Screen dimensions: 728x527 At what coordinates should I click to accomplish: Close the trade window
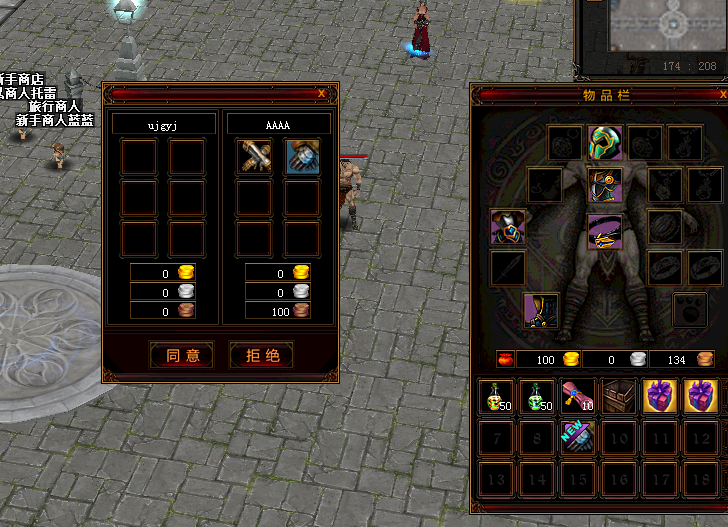pos(321,93)
